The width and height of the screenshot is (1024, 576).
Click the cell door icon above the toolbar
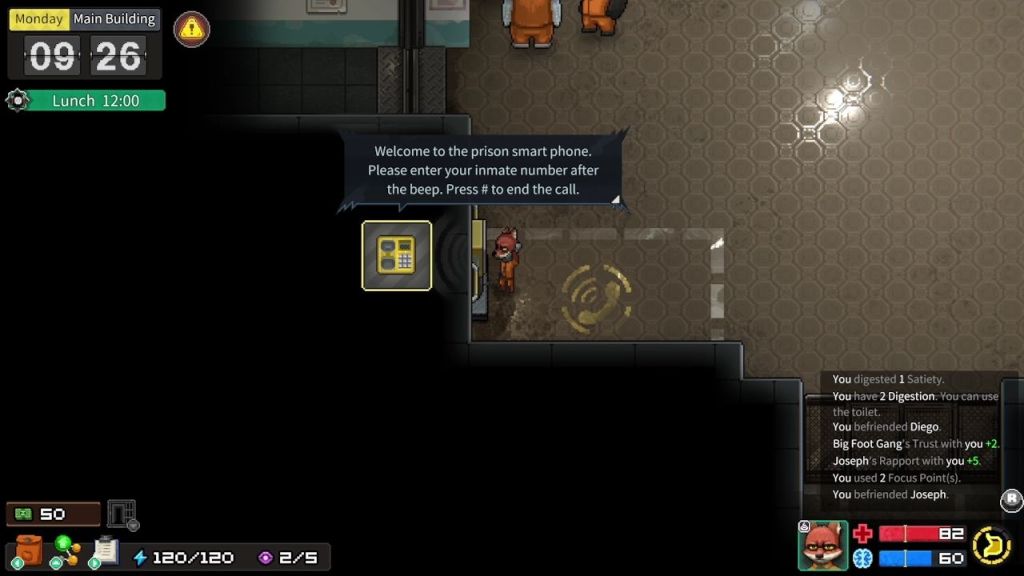point(121,514)
